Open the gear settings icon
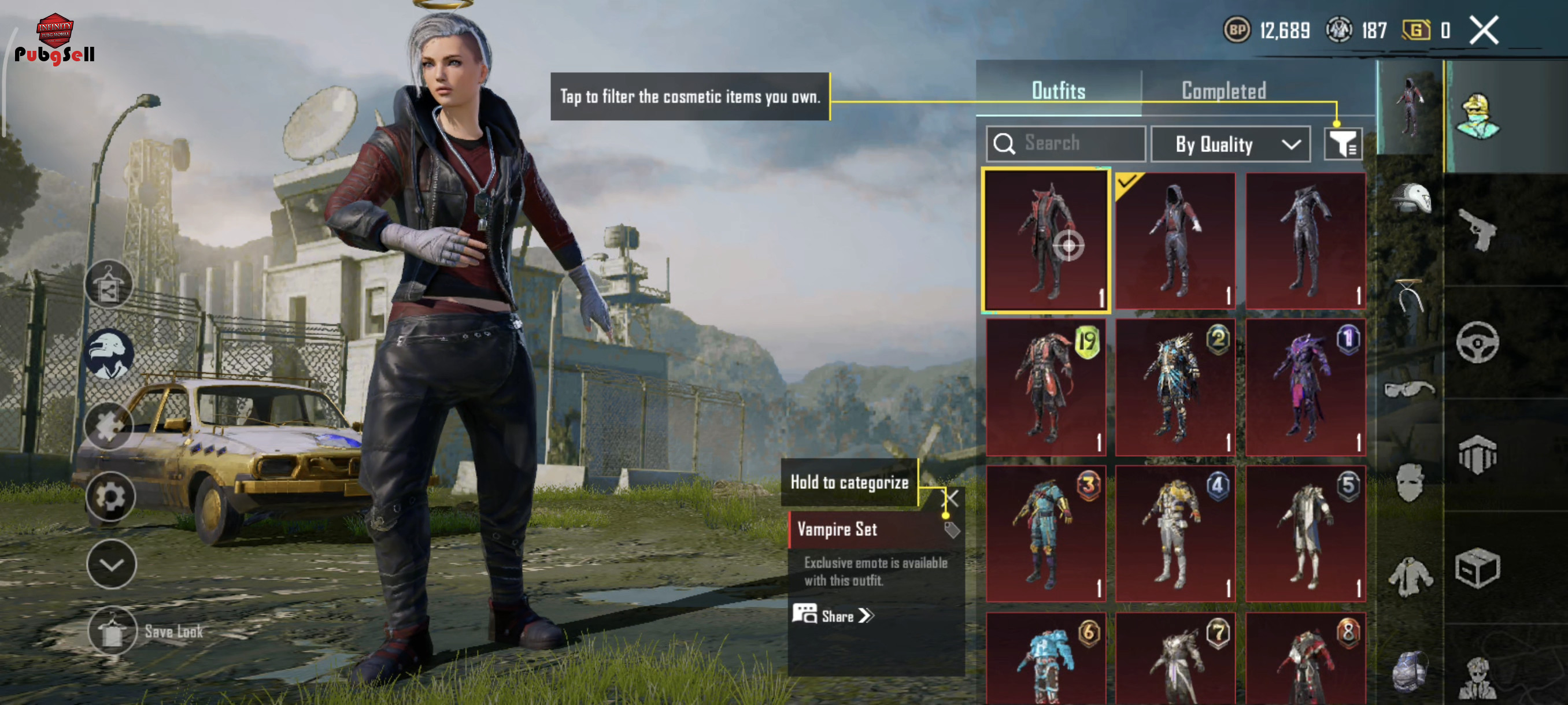The height and width of the screenshot is (705, 1568). [x=110, y=497]
